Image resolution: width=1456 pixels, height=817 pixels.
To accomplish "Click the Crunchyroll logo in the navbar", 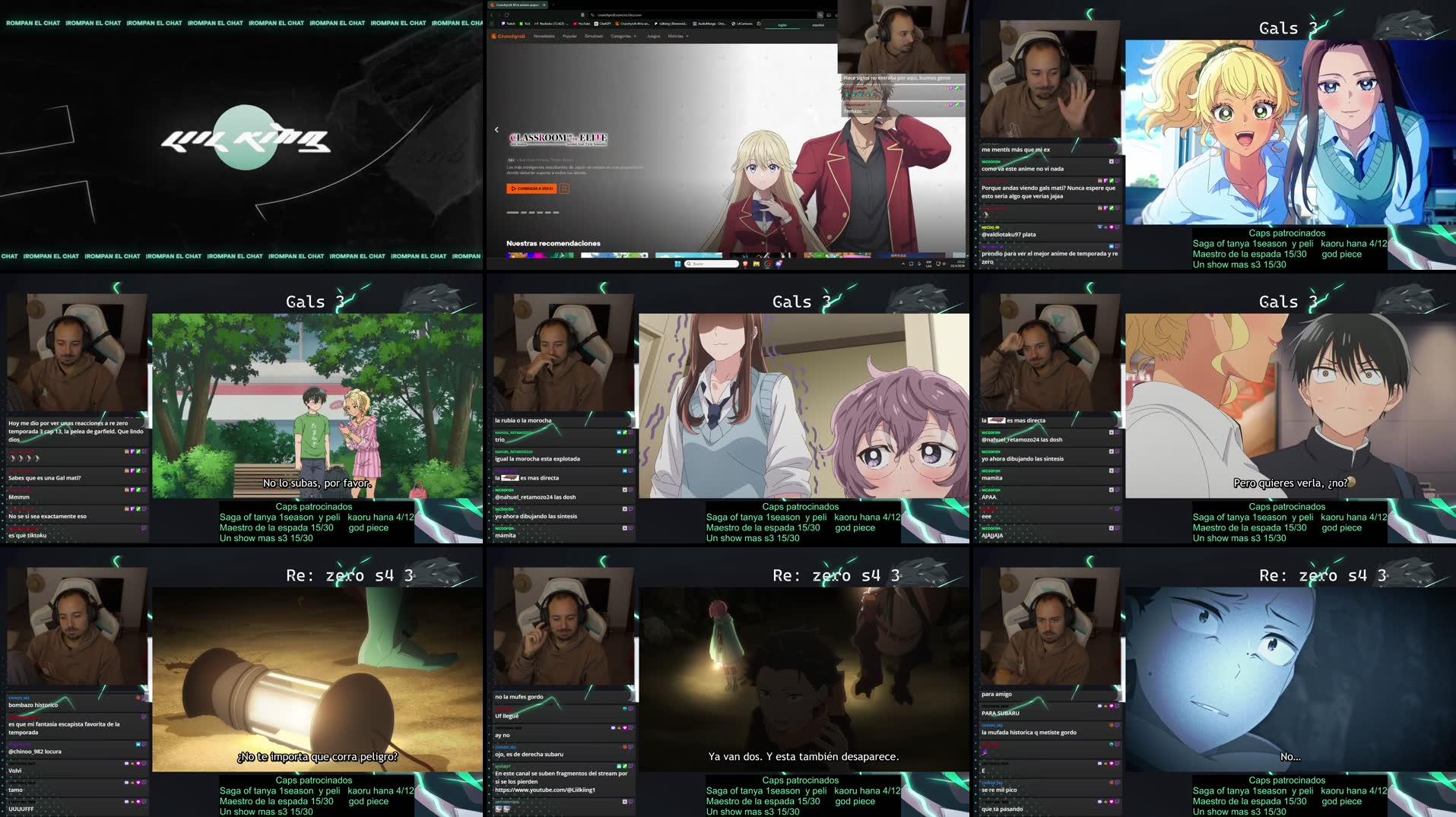I will coord(510,36).
